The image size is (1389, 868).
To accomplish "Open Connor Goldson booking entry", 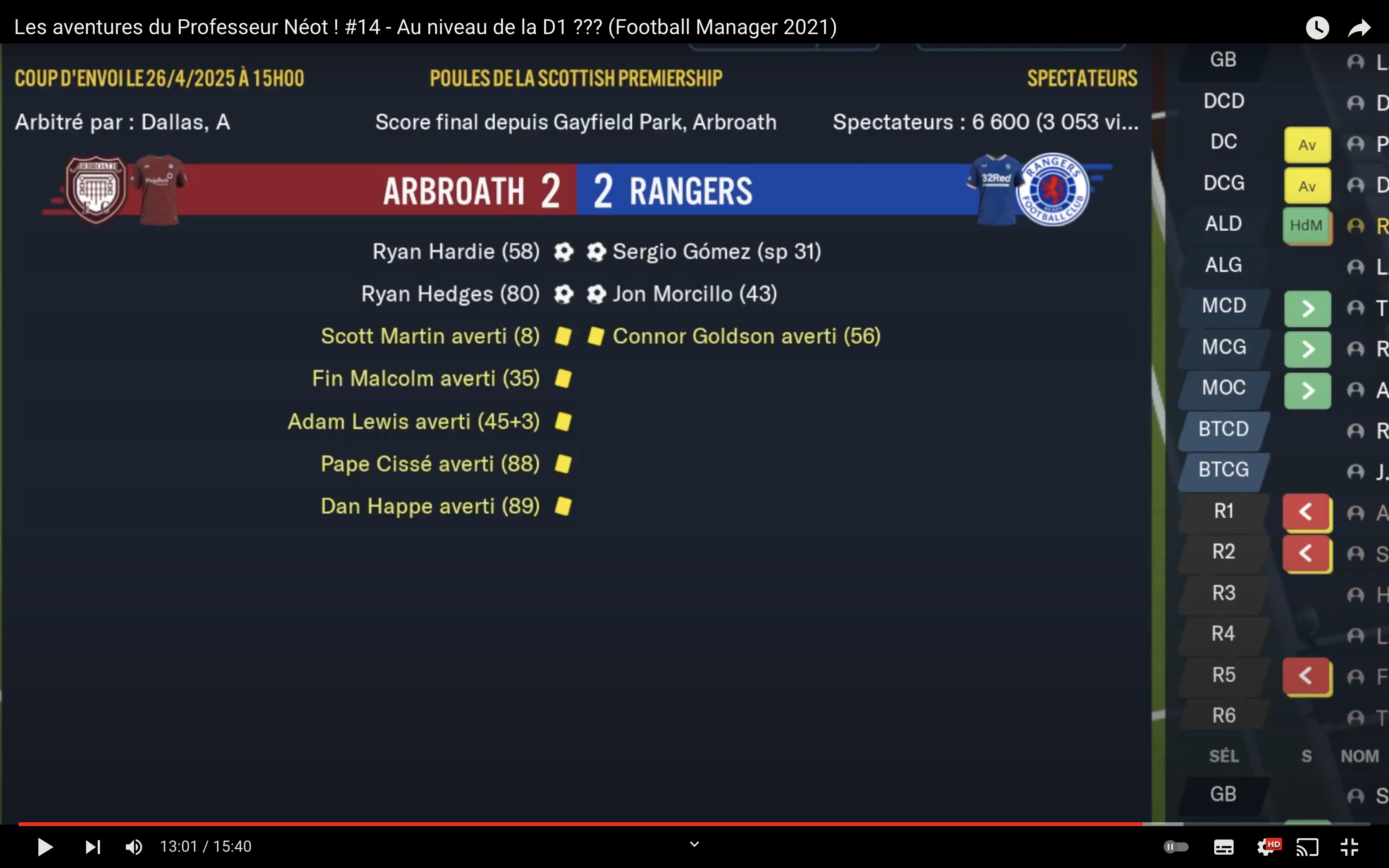I will click(x=746, y=336).
